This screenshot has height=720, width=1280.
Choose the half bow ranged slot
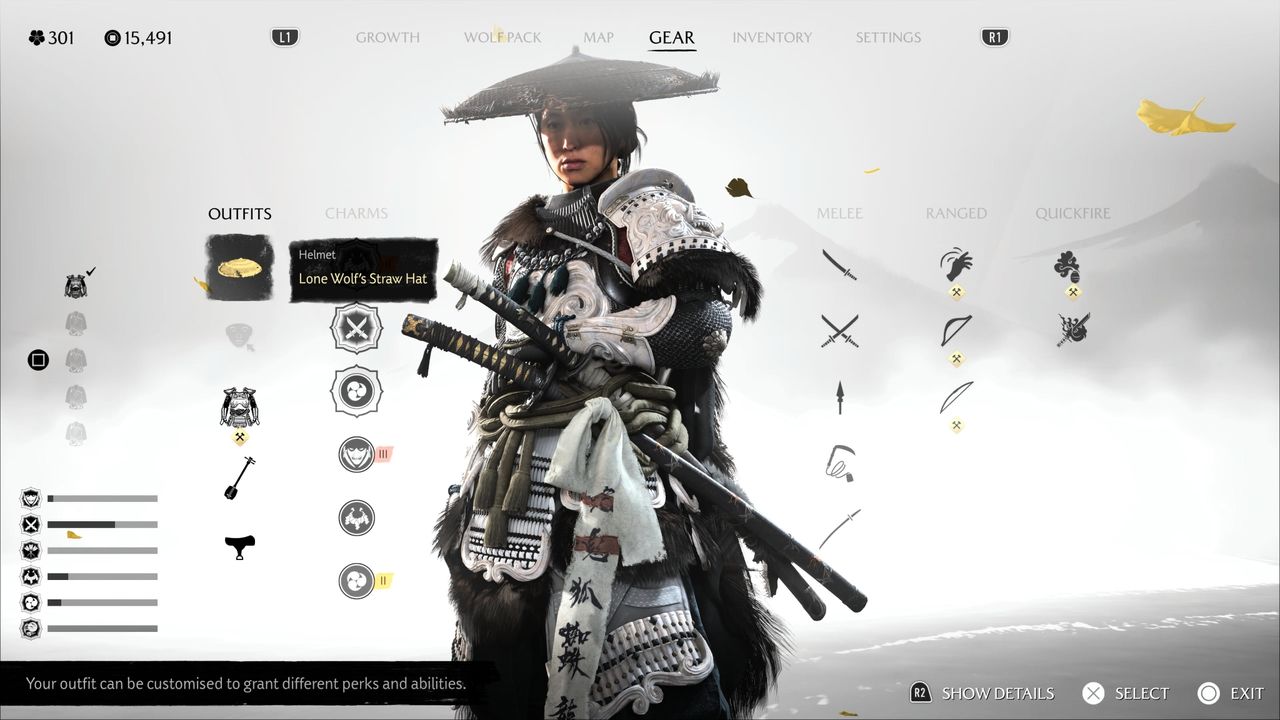click(956, 330)
